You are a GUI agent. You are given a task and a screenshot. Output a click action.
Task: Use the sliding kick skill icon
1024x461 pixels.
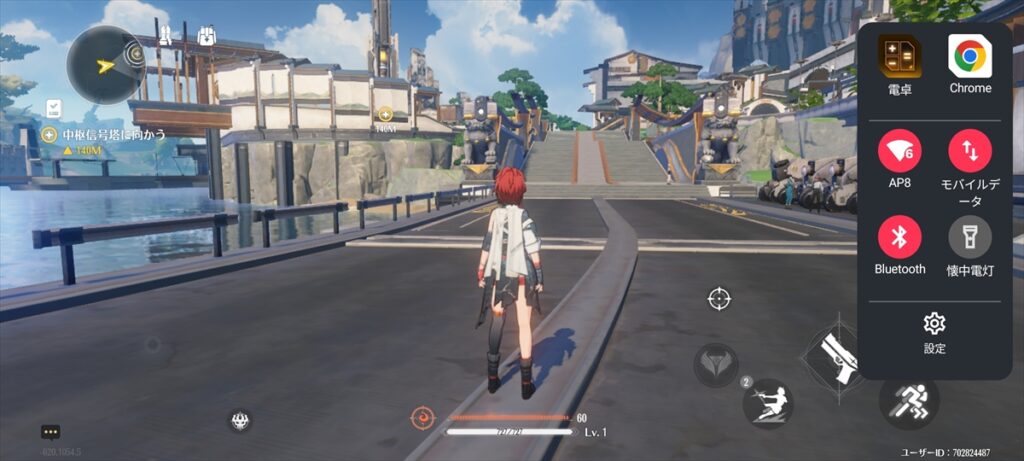pos(767,403)
